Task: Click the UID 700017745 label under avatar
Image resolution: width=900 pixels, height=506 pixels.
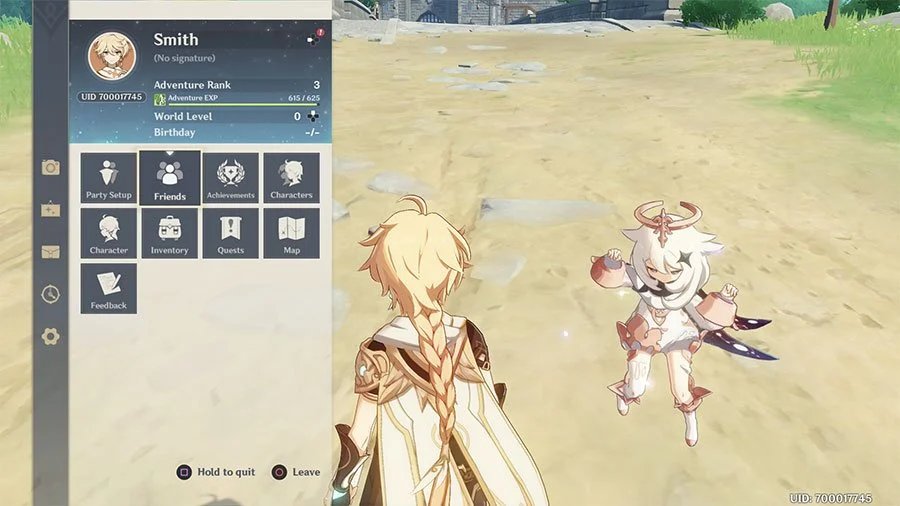Action: [111, 97]
